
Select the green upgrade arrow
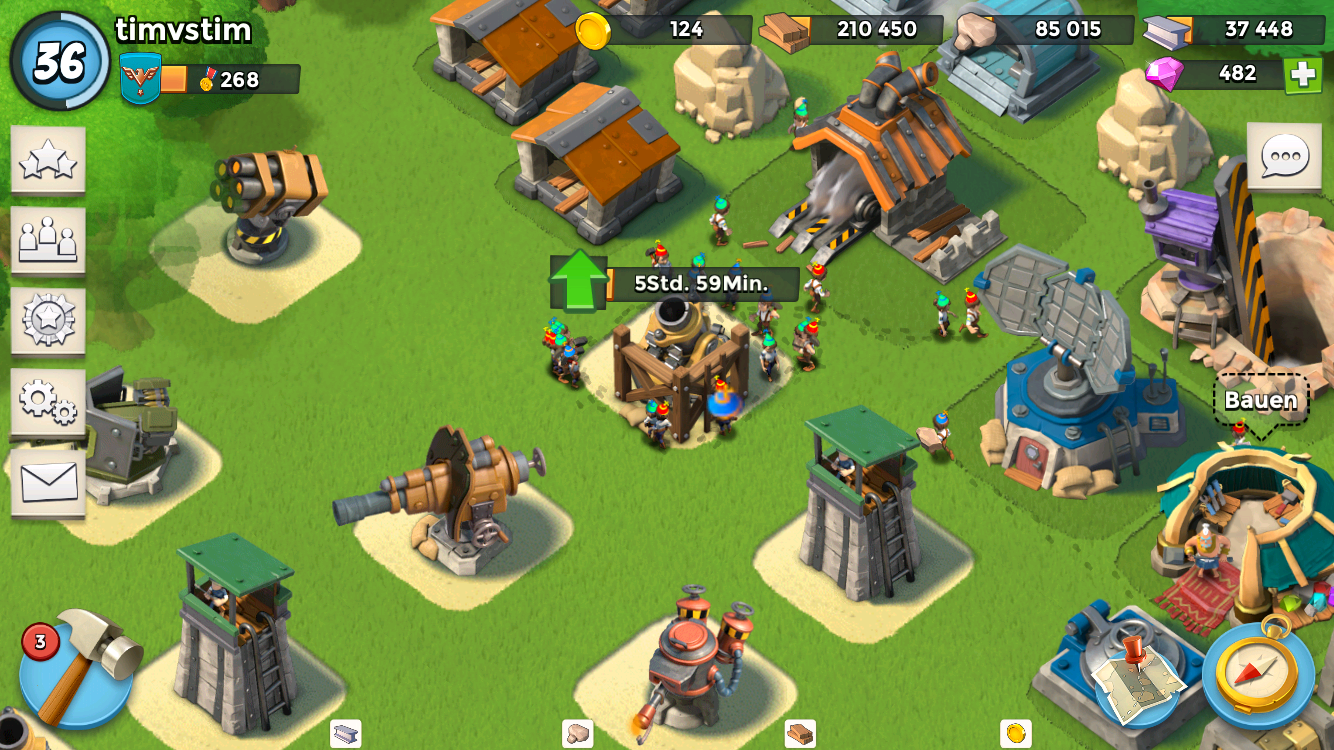[579, 281]
